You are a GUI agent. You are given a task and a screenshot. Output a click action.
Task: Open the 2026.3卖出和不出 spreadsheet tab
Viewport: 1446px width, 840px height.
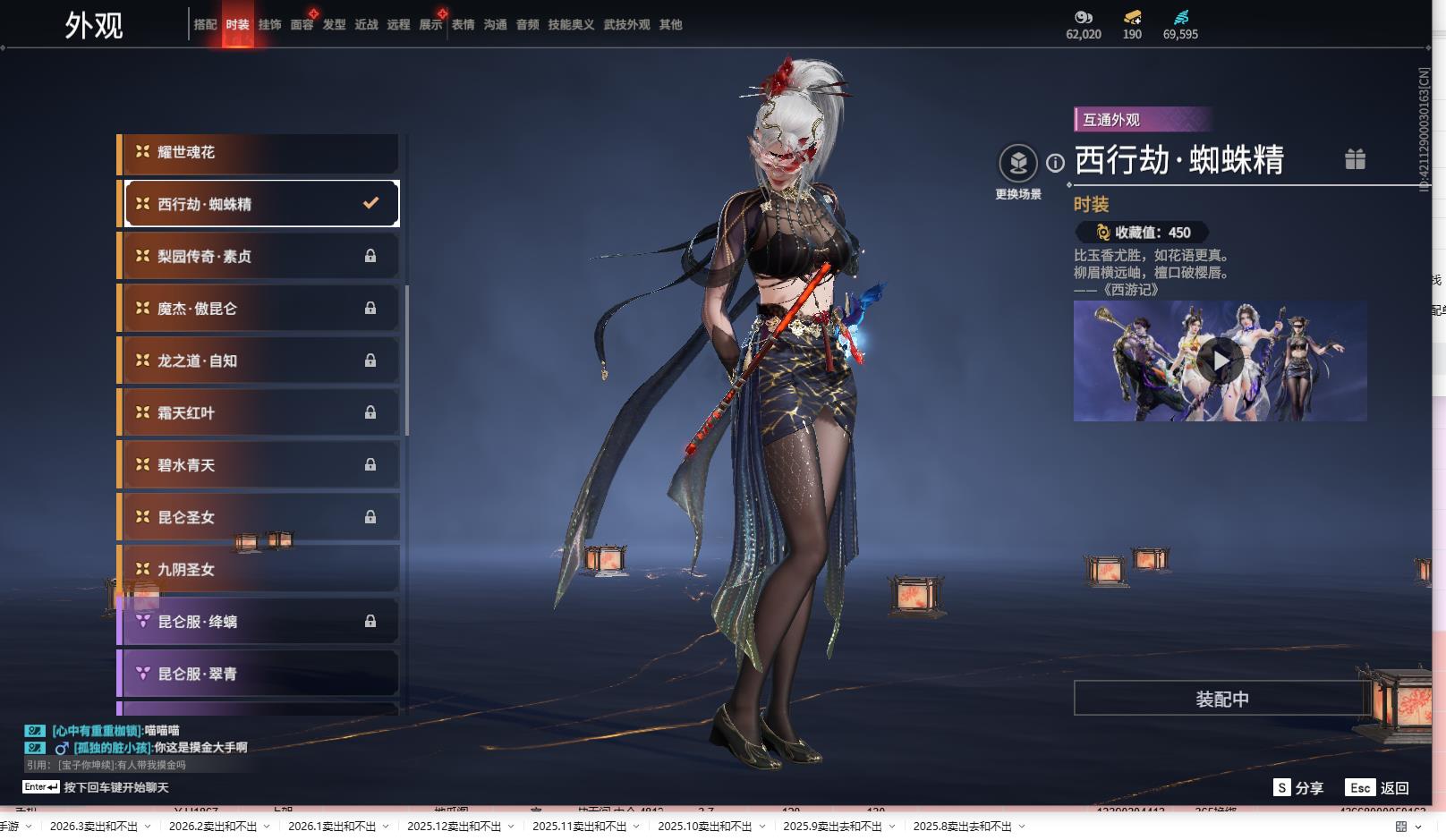pyautogui.click(x=94, y=827)
